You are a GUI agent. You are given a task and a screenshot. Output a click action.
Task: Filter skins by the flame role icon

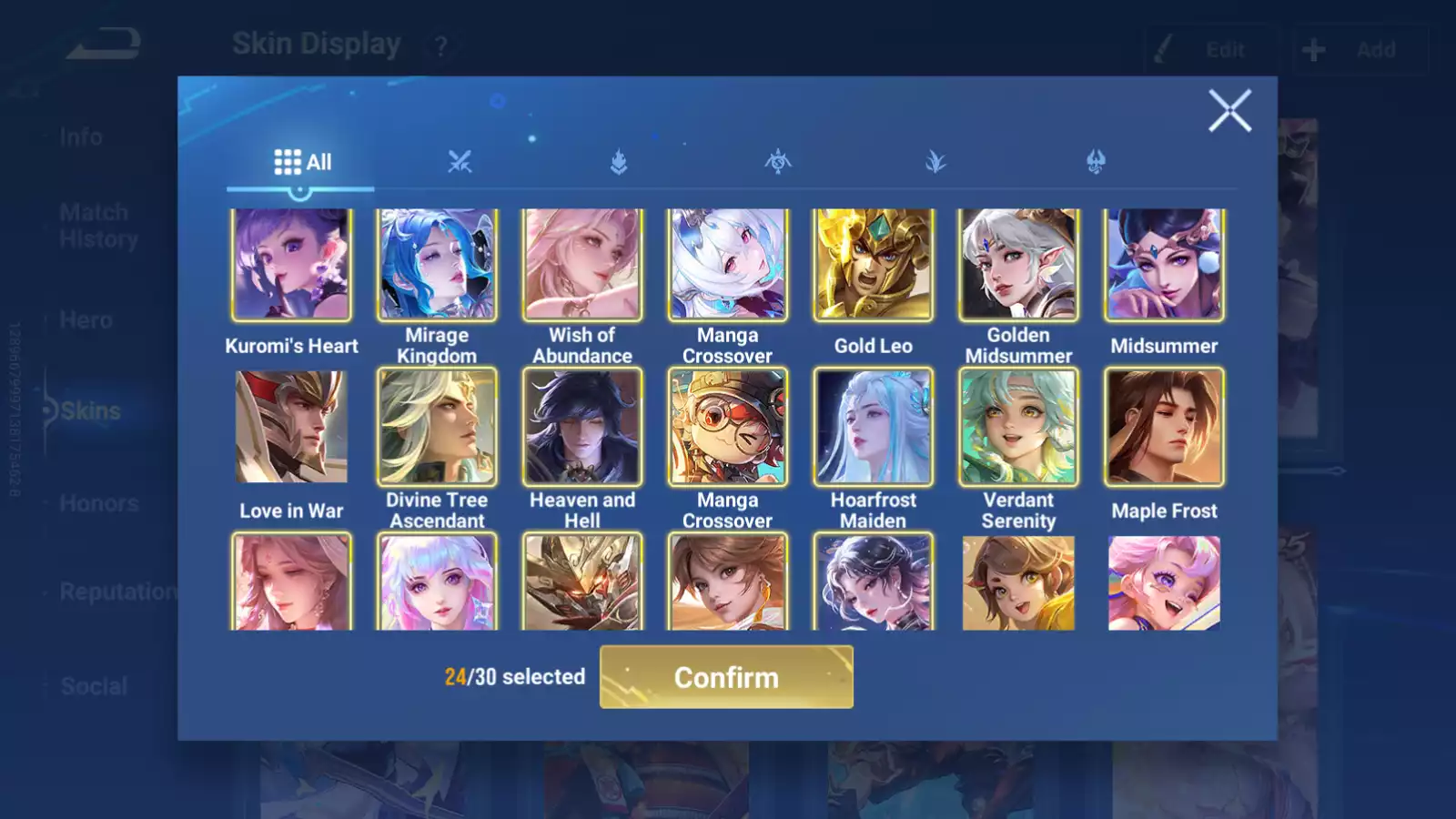click(619, 160)
